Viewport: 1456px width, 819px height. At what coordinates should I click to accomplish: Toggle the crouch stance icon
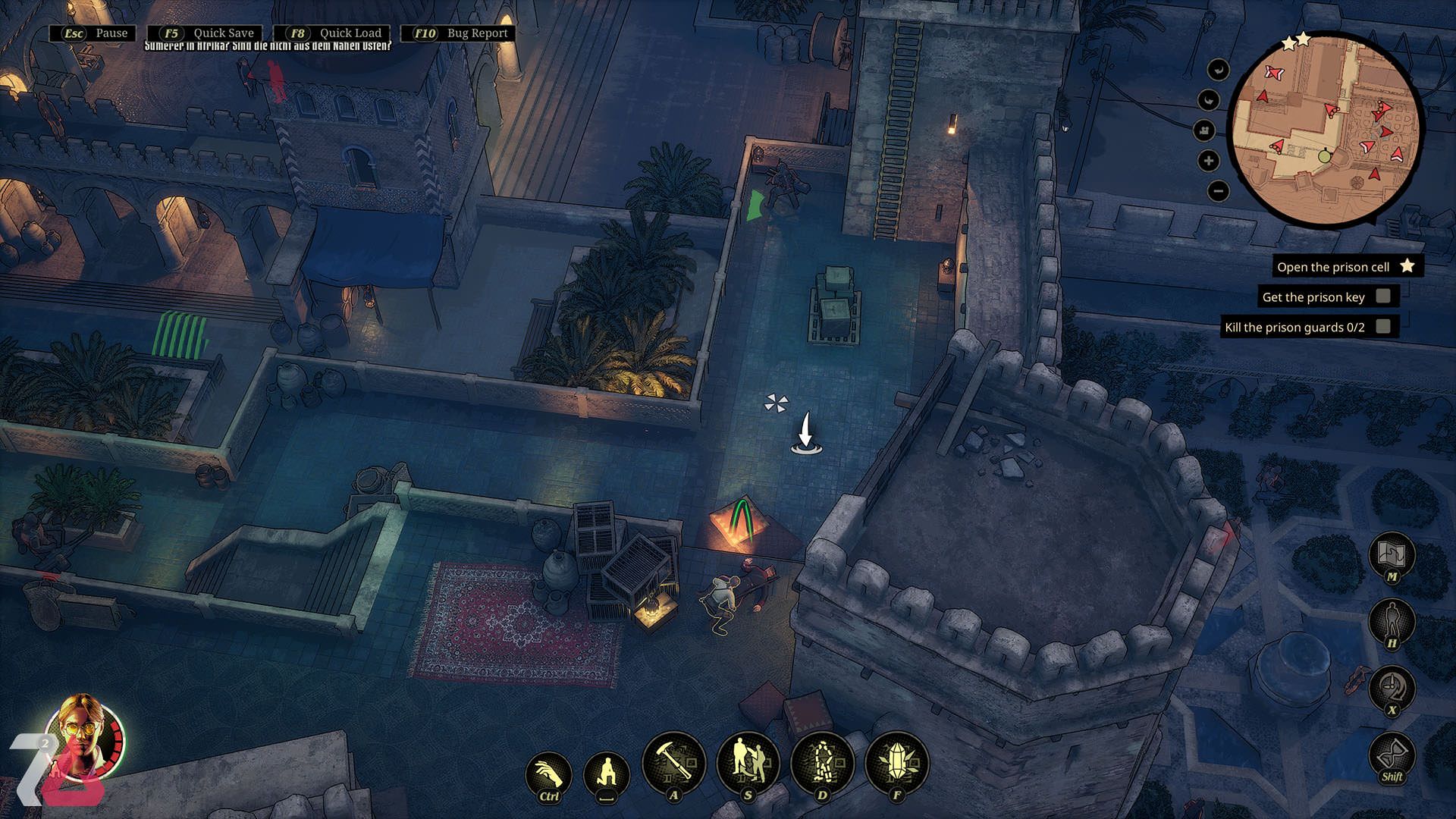[607, 775]
